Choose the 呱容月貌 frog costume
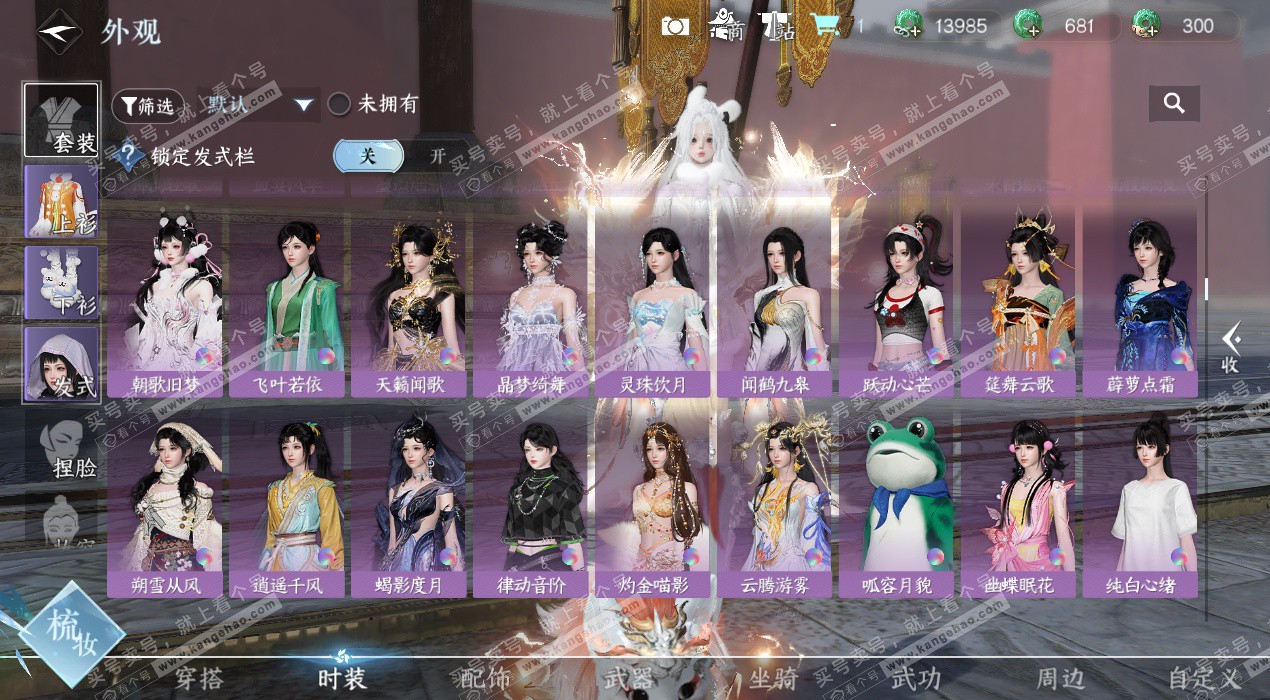The image size is (1270, 700). coord(897,498)
